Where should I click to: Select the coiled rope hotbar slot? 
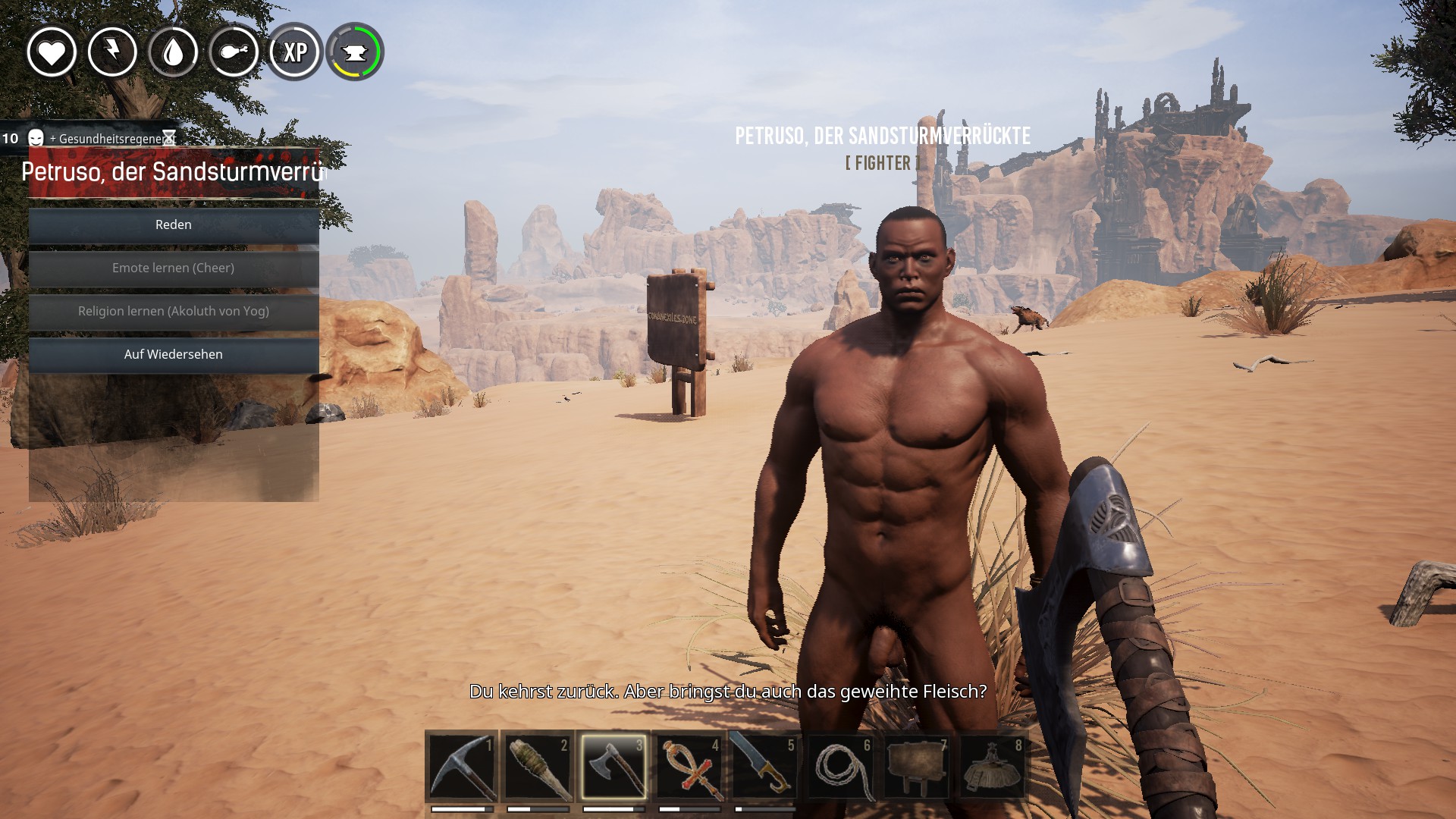click(841, 767)
